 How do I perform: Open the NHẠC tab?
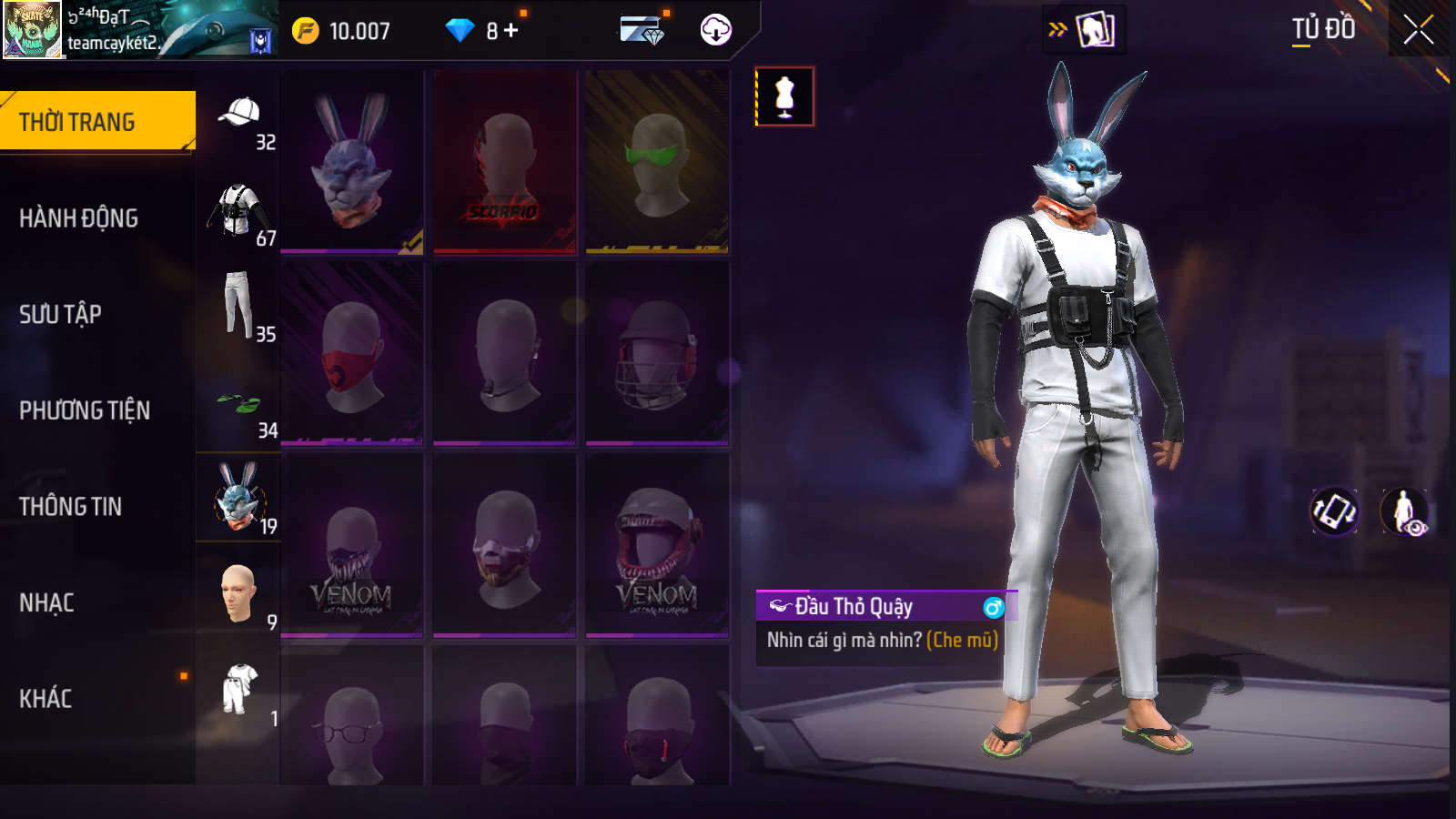point(47,602)
